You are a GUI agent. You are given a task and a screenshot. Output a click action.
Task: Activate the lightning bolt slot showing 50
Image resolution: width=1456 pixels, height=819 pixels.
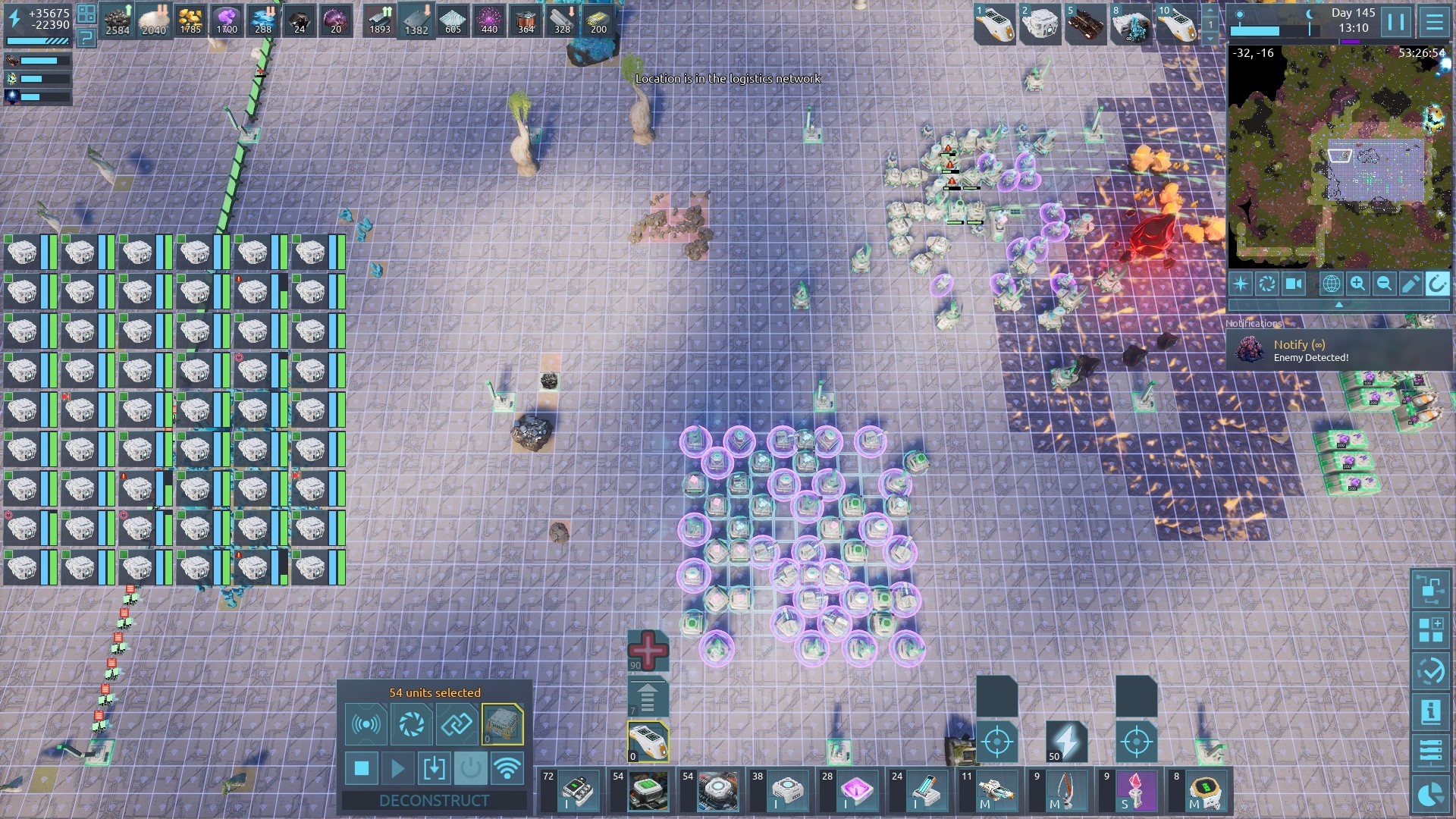[x=1066, y=741]
